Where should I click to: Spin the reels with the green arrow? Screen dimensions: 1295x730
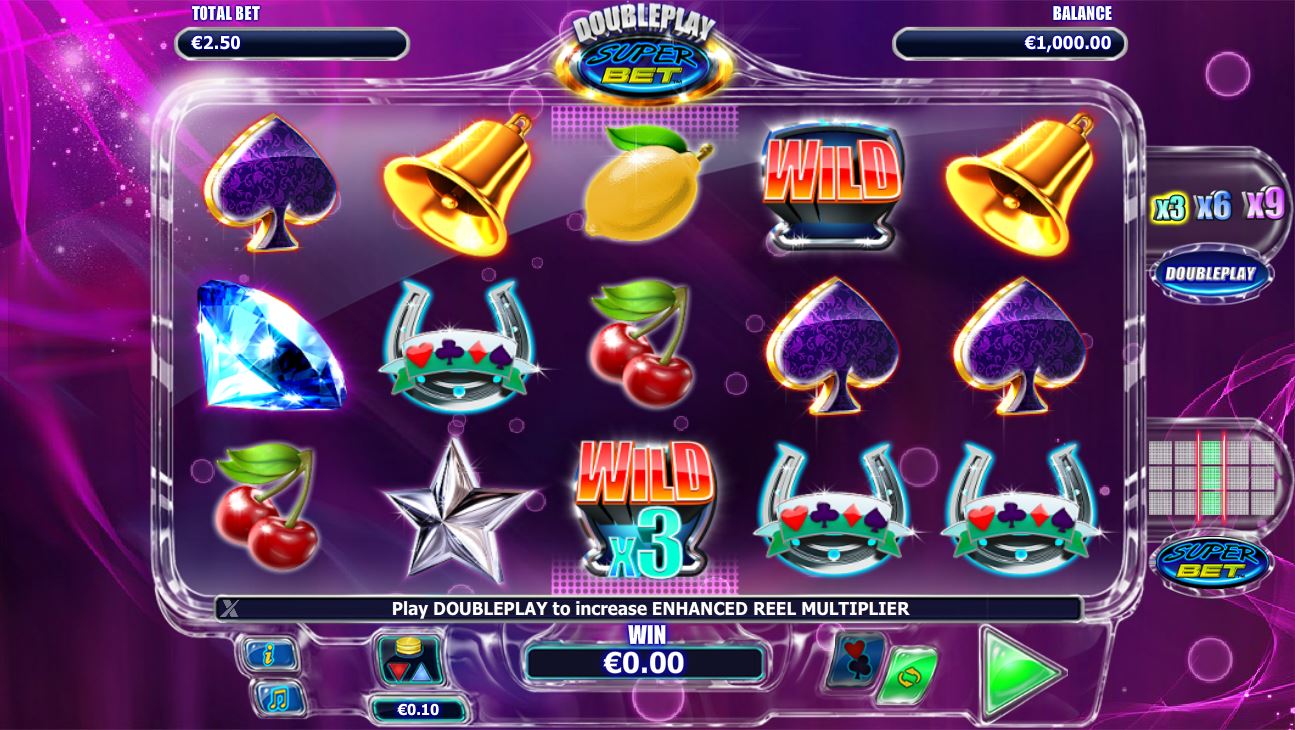coord(1018,672)
